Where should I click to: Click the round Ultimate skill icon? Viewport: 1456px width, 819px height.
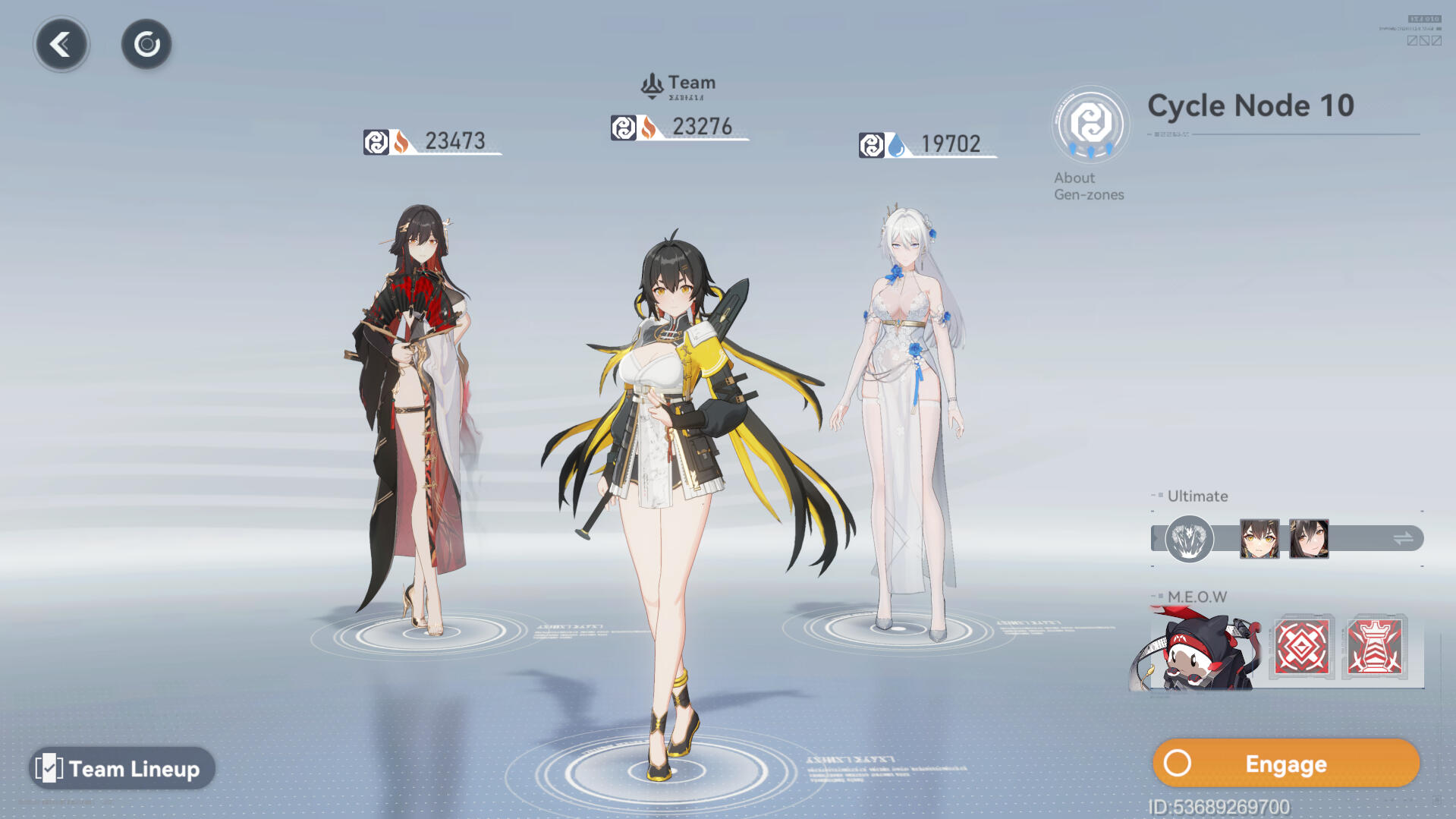1189,539
